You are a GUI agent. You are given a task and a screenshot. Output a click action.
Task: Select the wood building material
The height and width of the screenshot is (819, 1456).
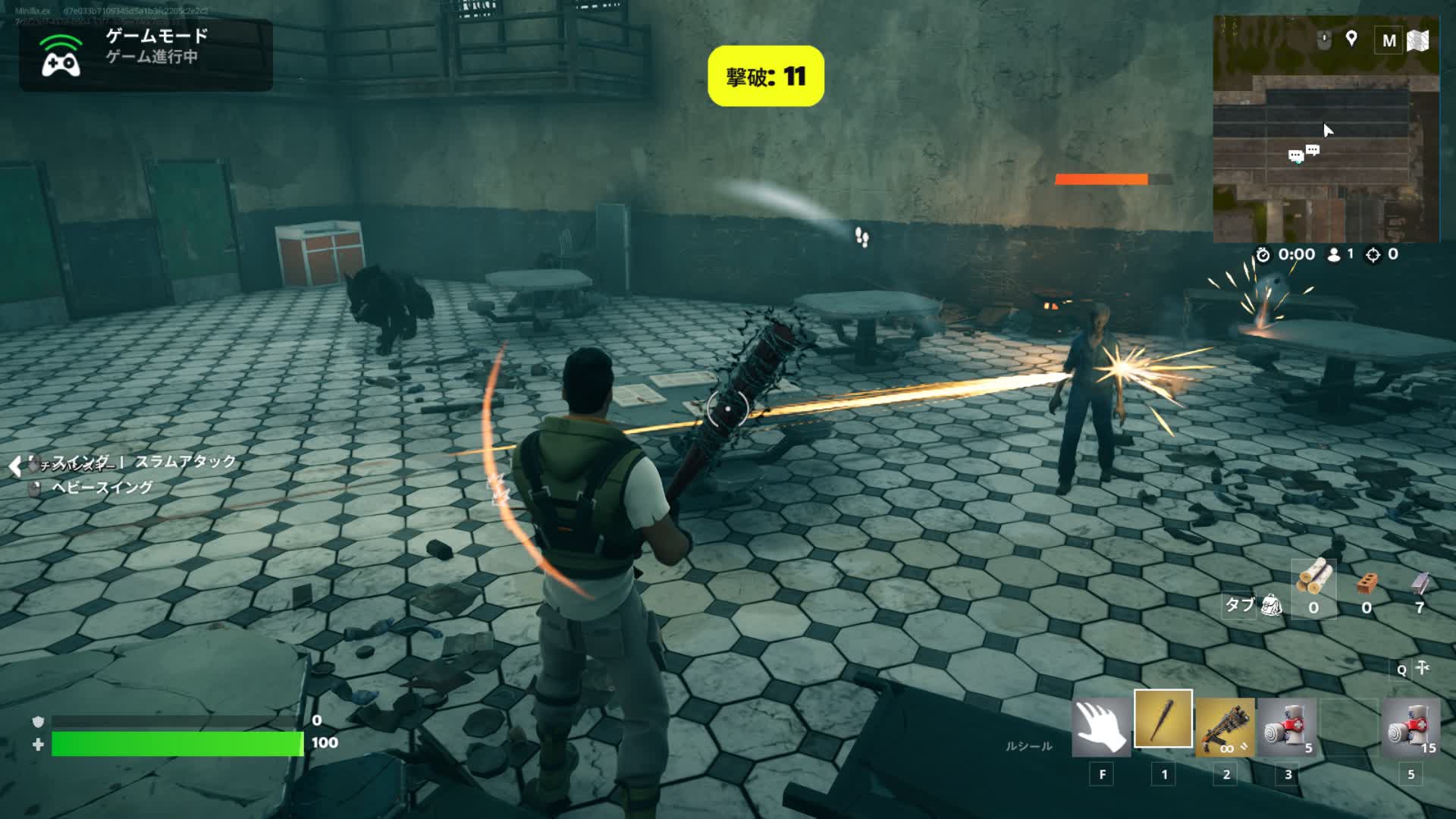click(1313, 580)
